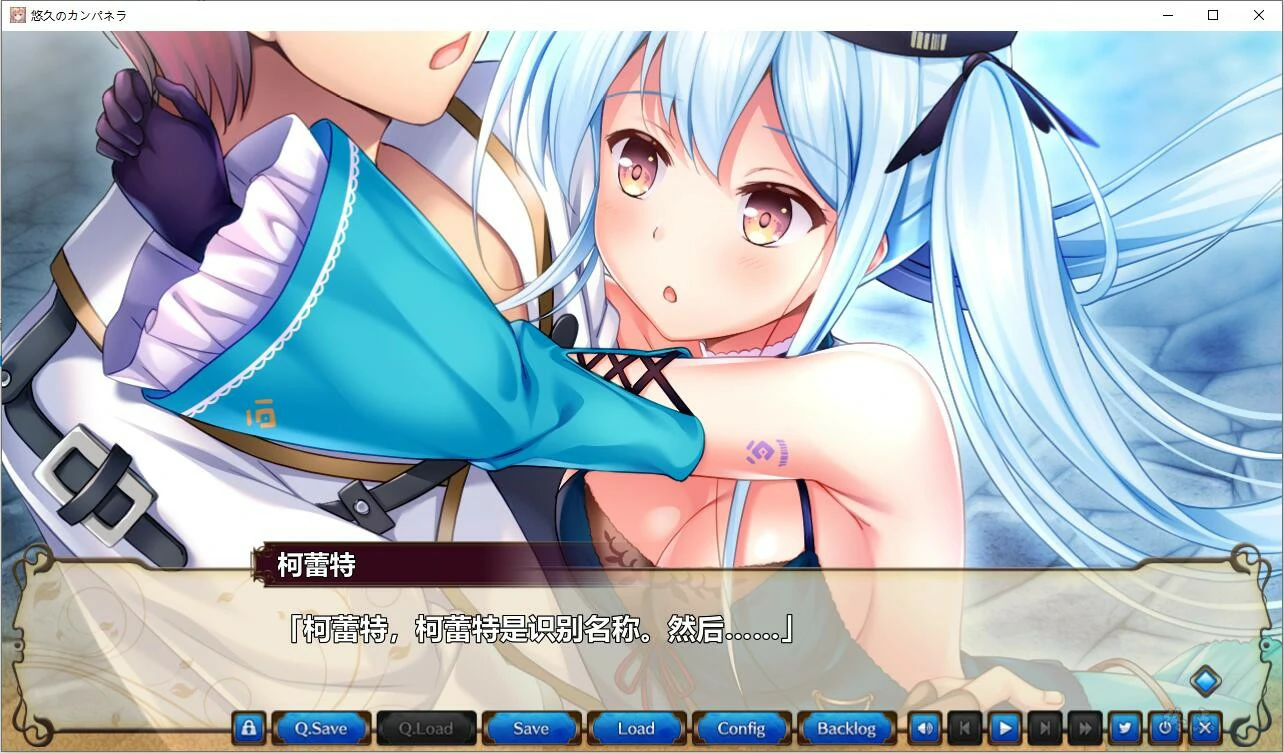Activate fast-forward skip mode
Image resolution: width=1284 pixels, height=753 pixels.
click(1084, 727)
